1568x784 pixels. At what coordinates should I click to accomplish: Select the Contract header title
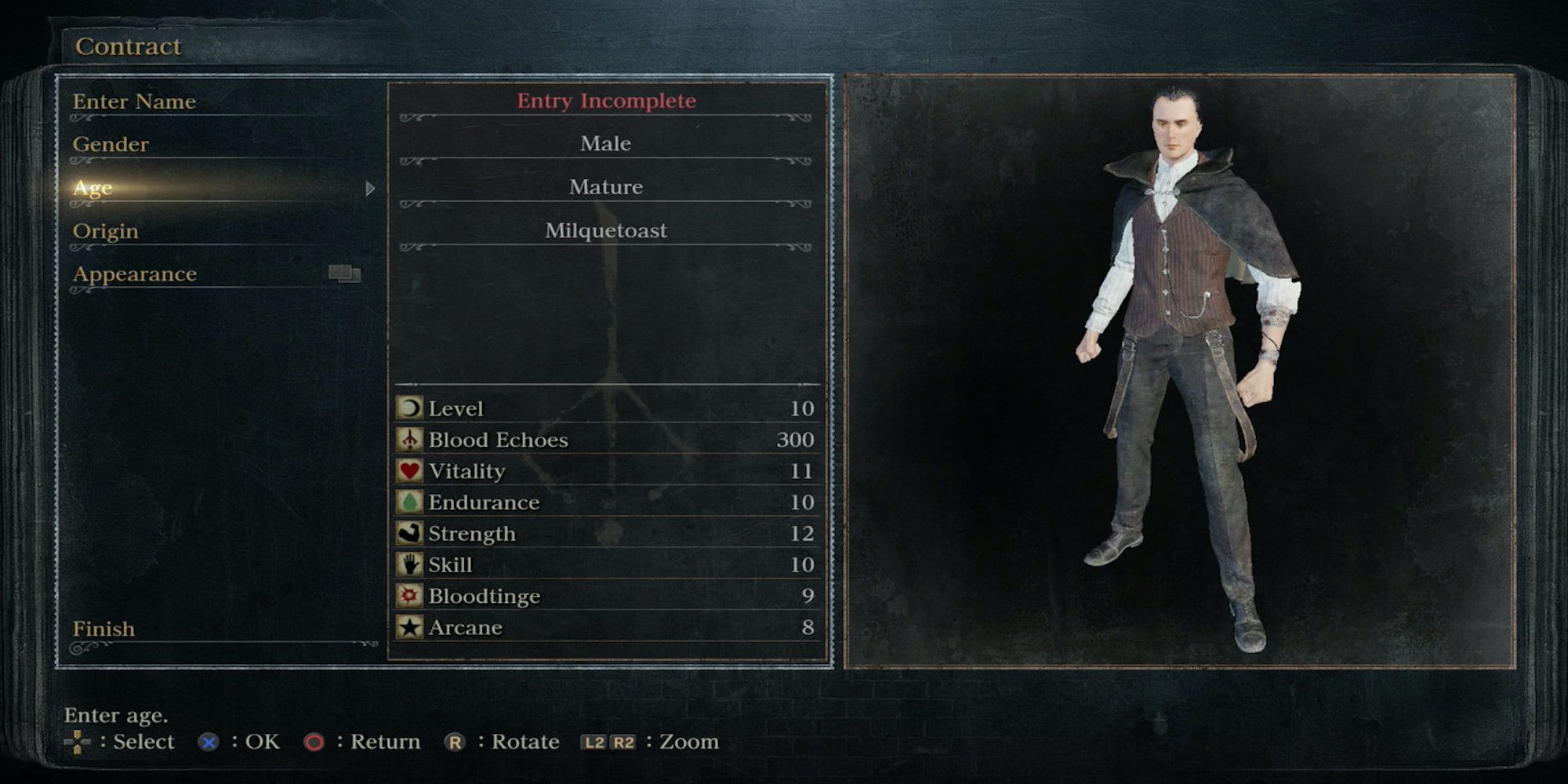tap(129, 46)
